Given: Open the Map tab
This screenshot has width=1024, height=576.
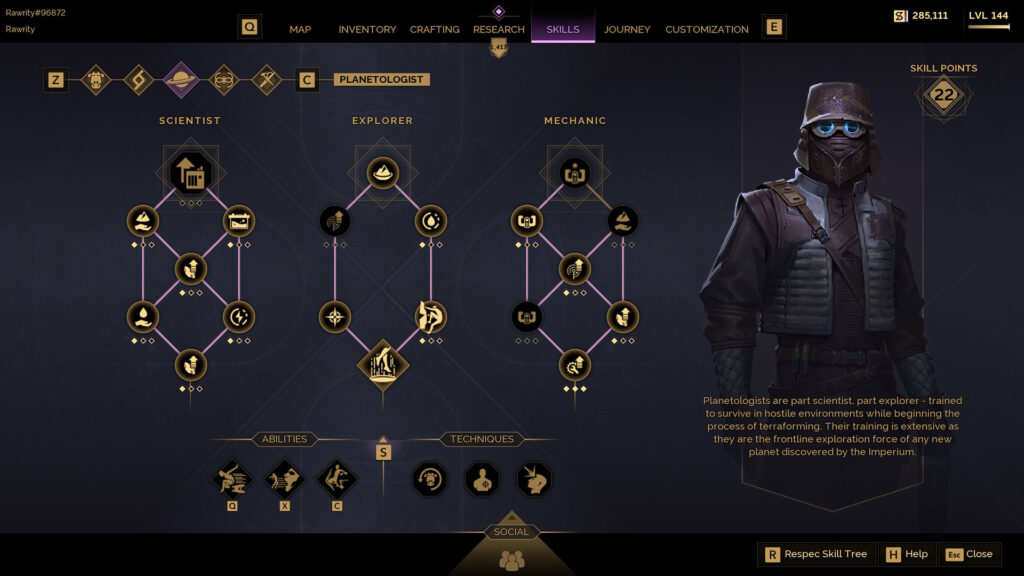Looking at the screenshot, I should pos(300,29).
